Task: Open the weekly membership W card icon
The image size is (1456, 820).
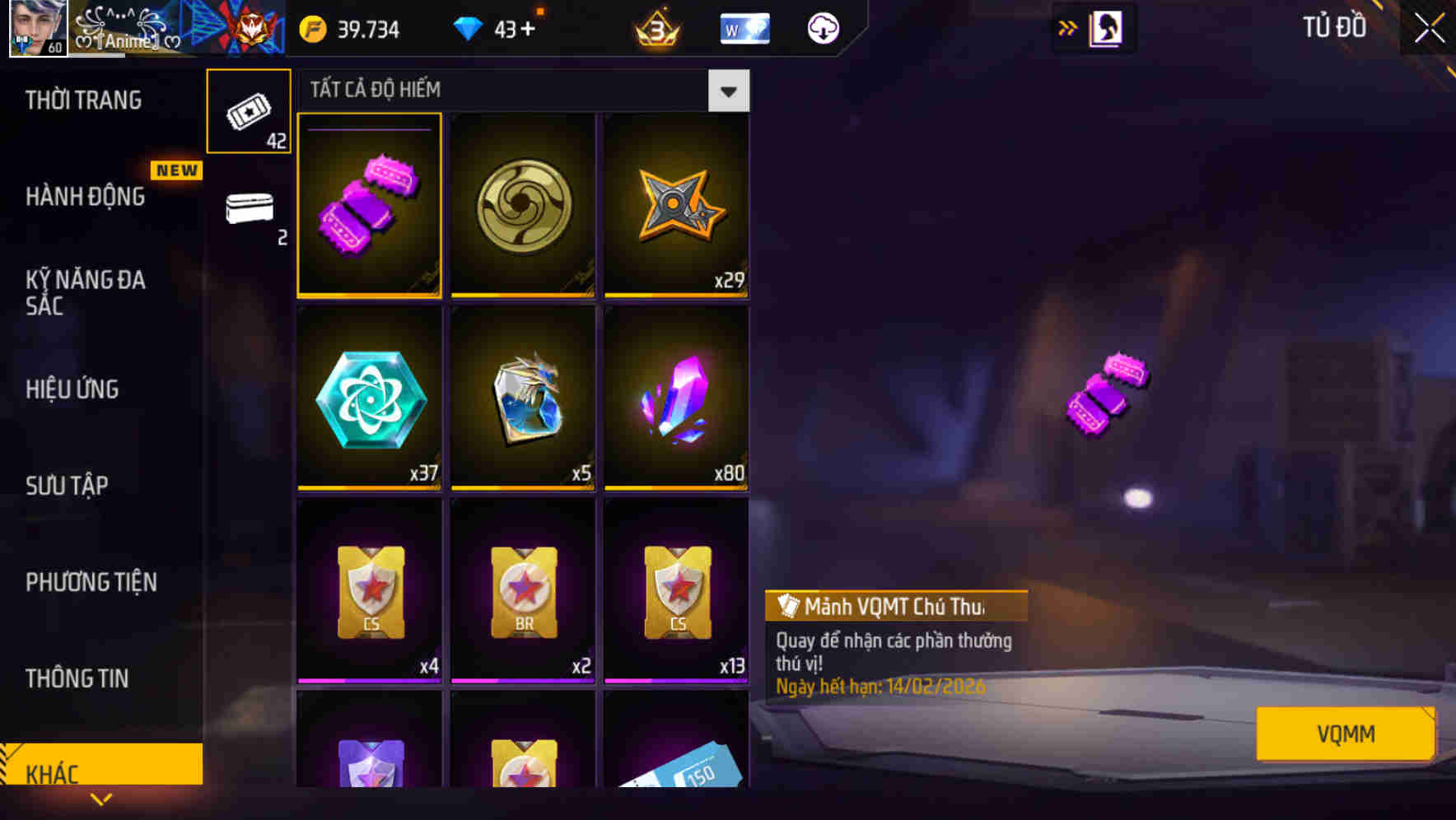Action: point(744,29)
